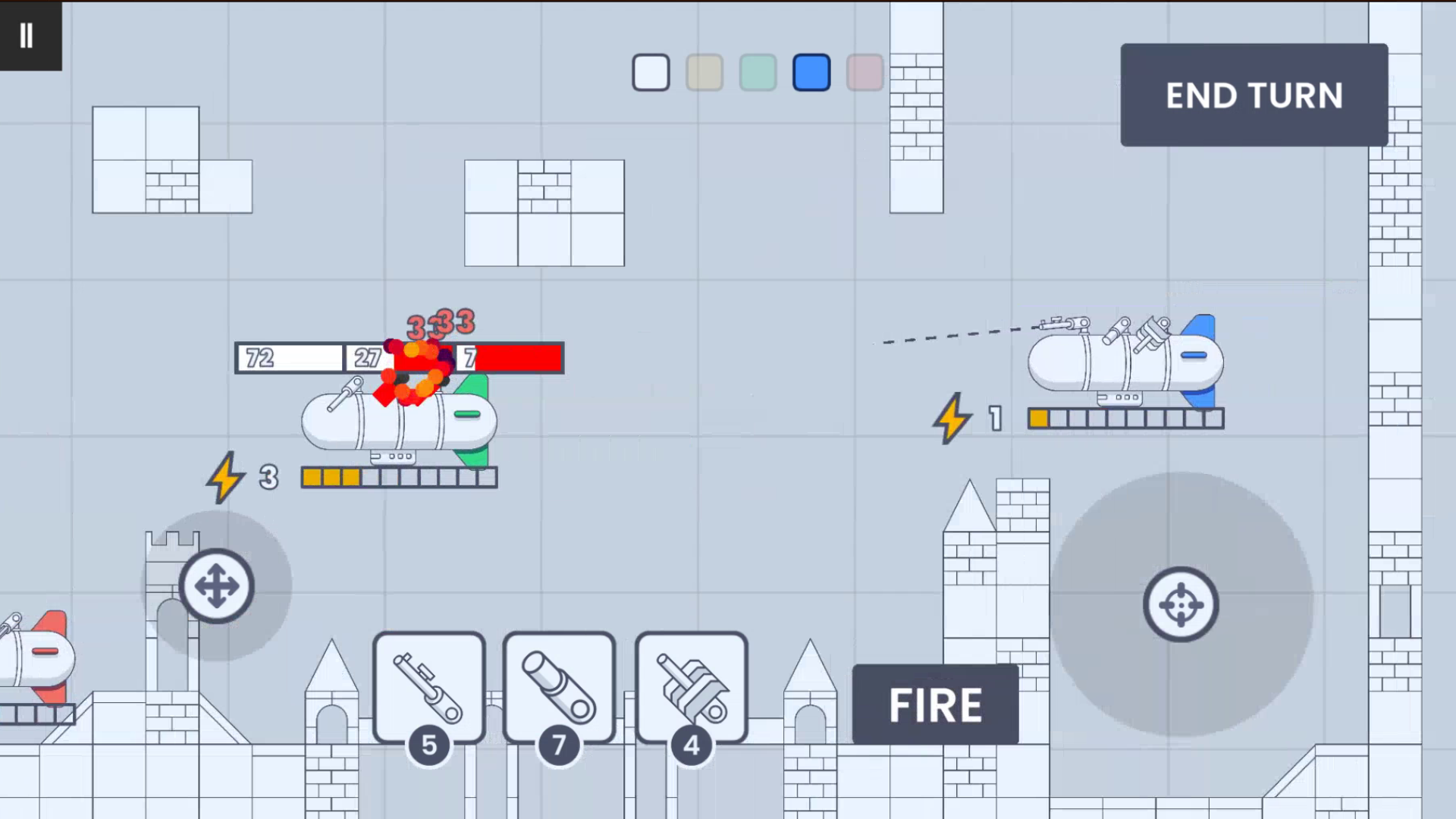The width and height of the screenshot is (1456, 819).
Task: Select the pink color swatch
Action: pyautogui.click(x=864, y=72)
